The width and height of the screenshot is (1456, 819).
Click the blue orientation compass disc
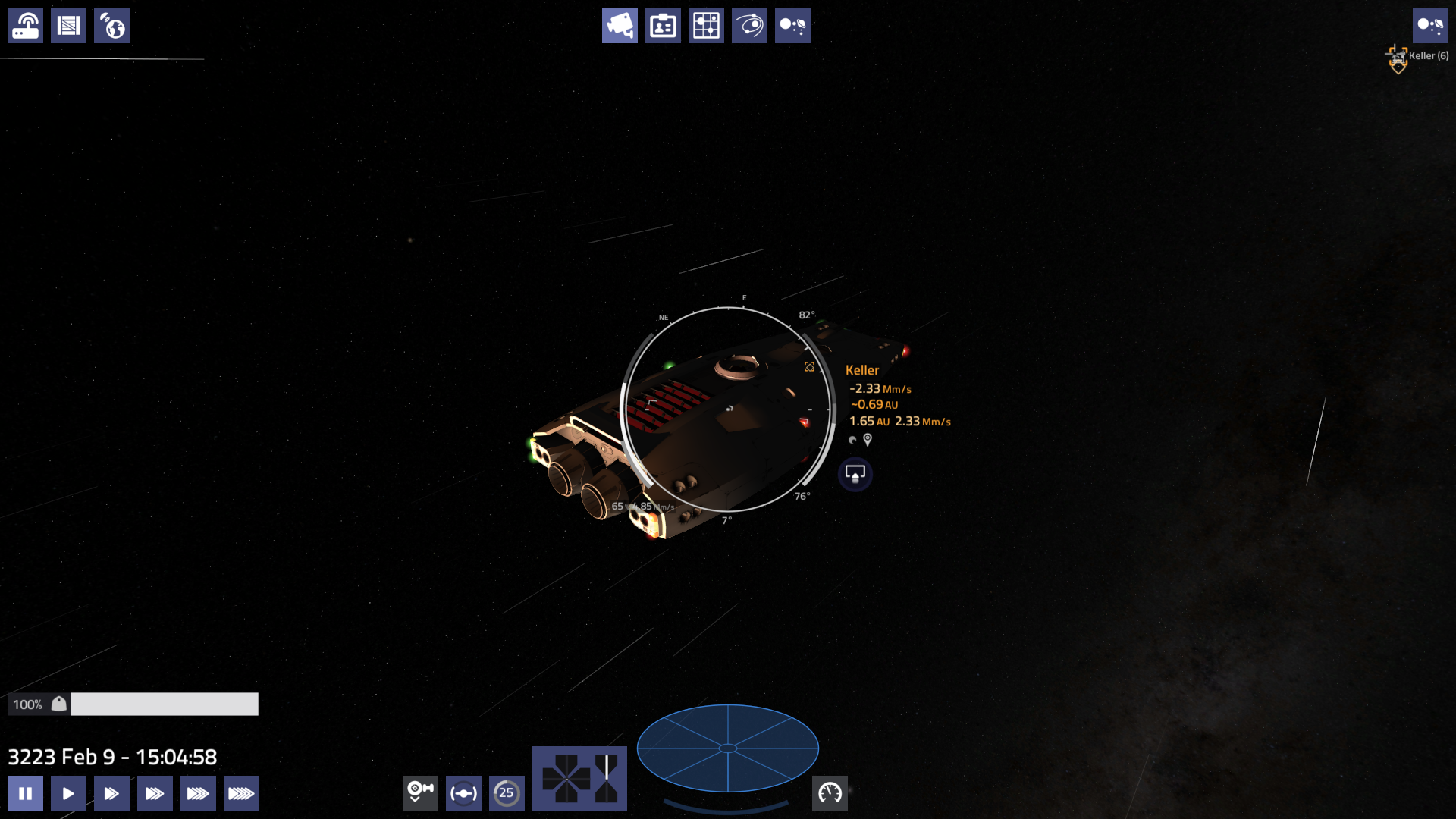pyautogui.click(x=726, y=748)
